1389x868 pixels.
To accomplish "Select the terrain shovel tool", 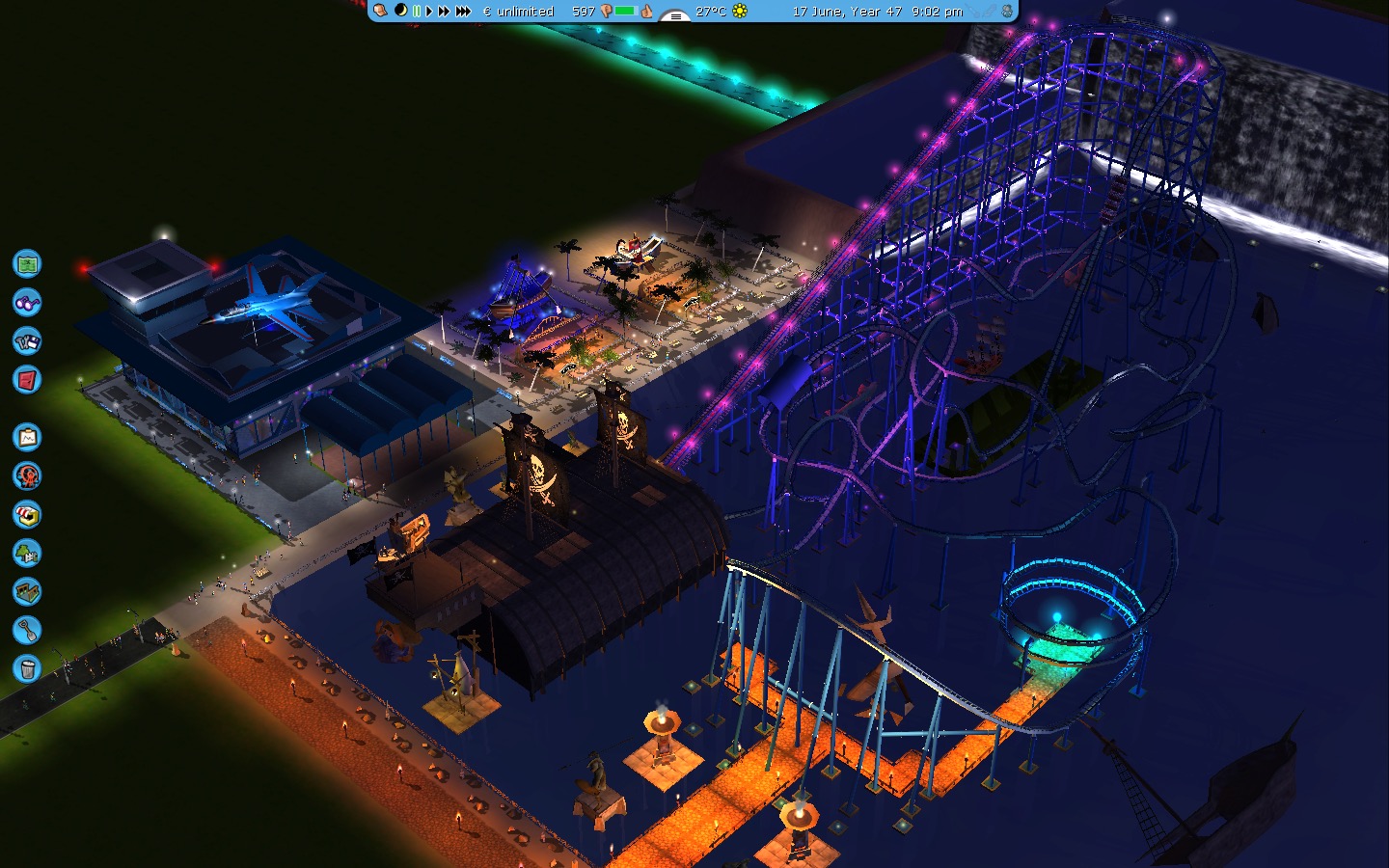I will [27, 630].
